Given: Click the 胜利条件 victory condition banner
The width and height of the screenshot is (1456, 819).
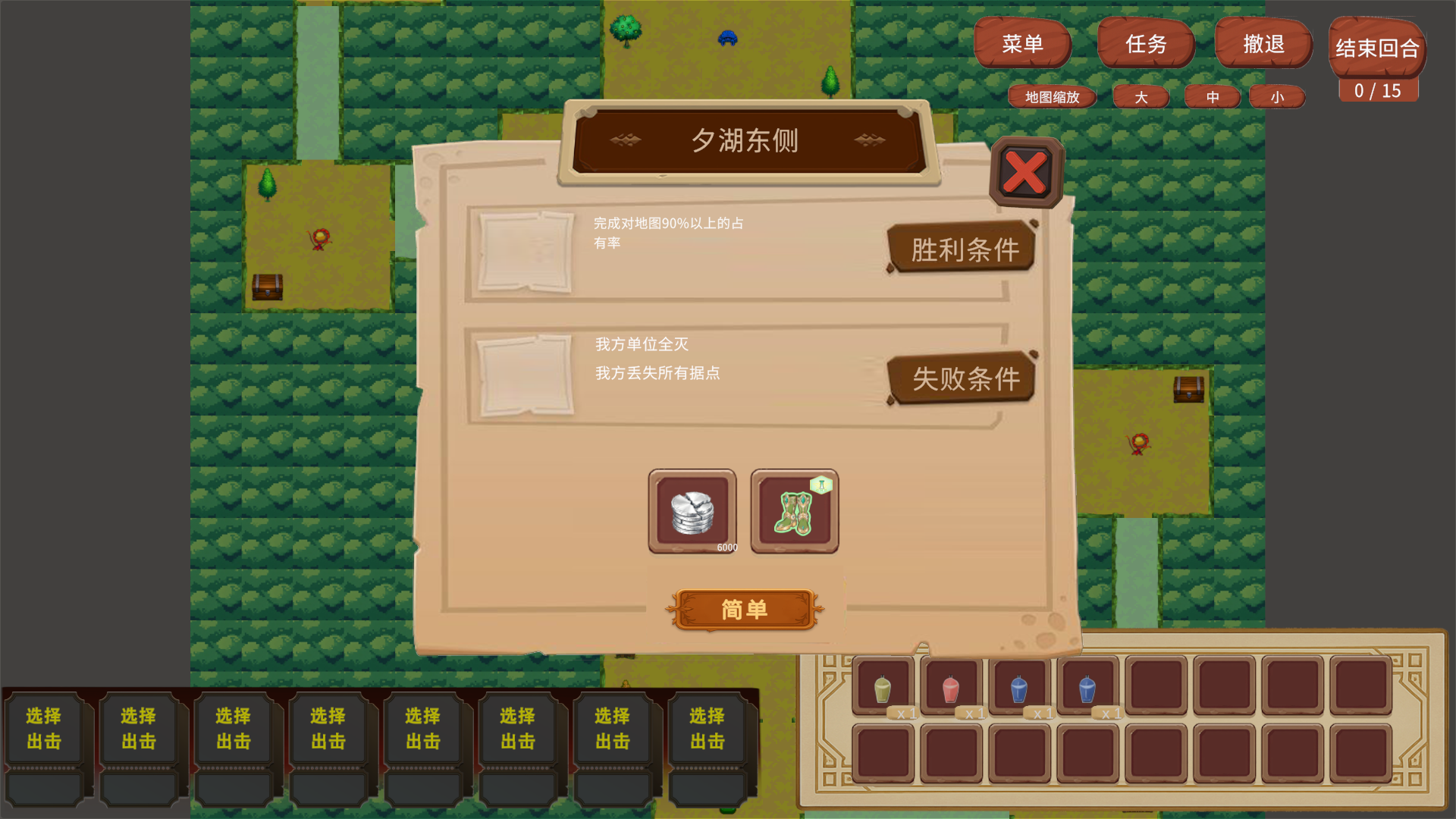Looking at the screenshot, I should coord(960,249).
